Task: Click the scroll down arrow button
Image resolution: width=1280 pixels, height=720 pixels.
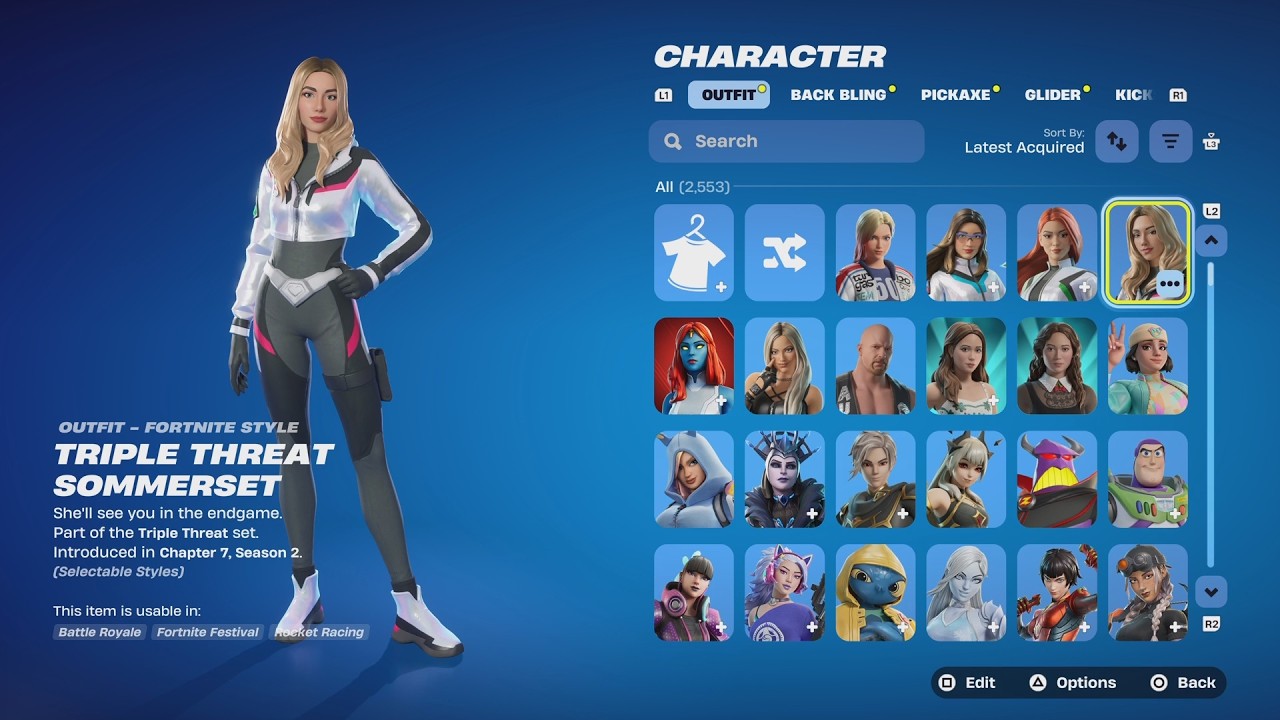Action: [x=1211, y=592]
